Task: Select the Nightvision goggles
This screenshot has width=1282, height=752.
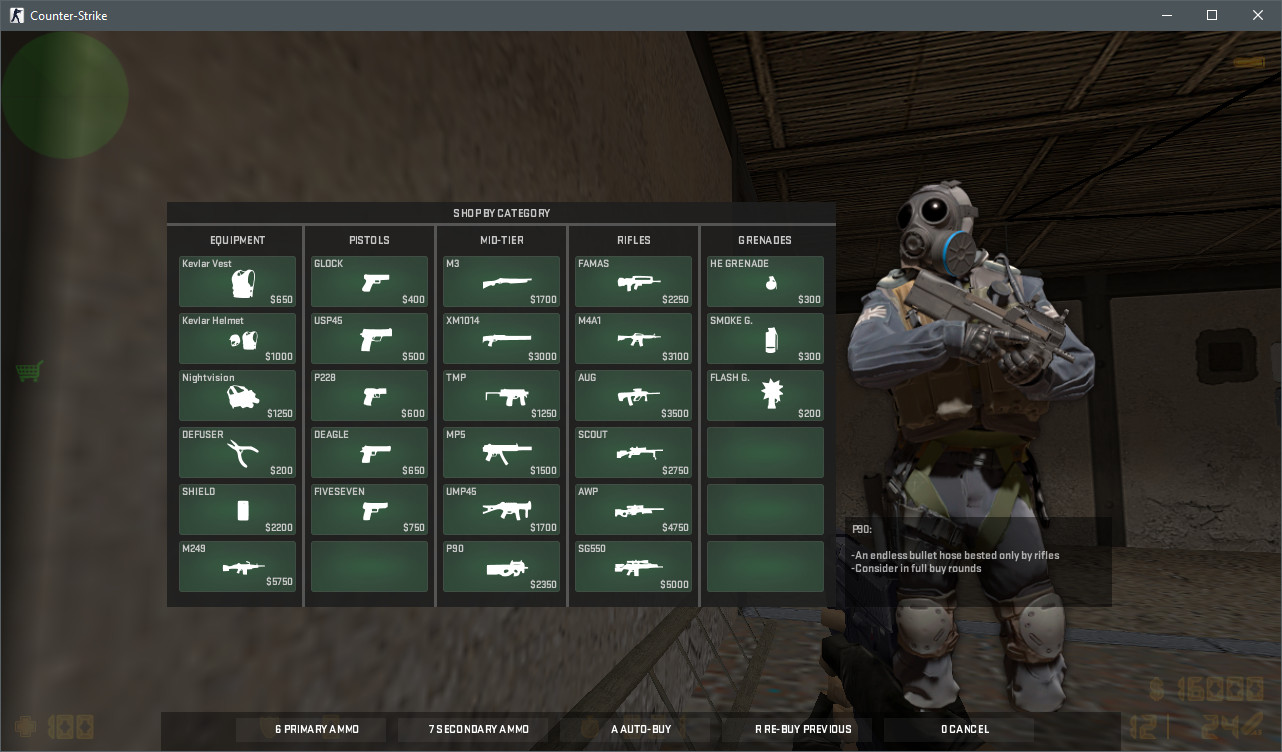Action: [x=237, y=395]
